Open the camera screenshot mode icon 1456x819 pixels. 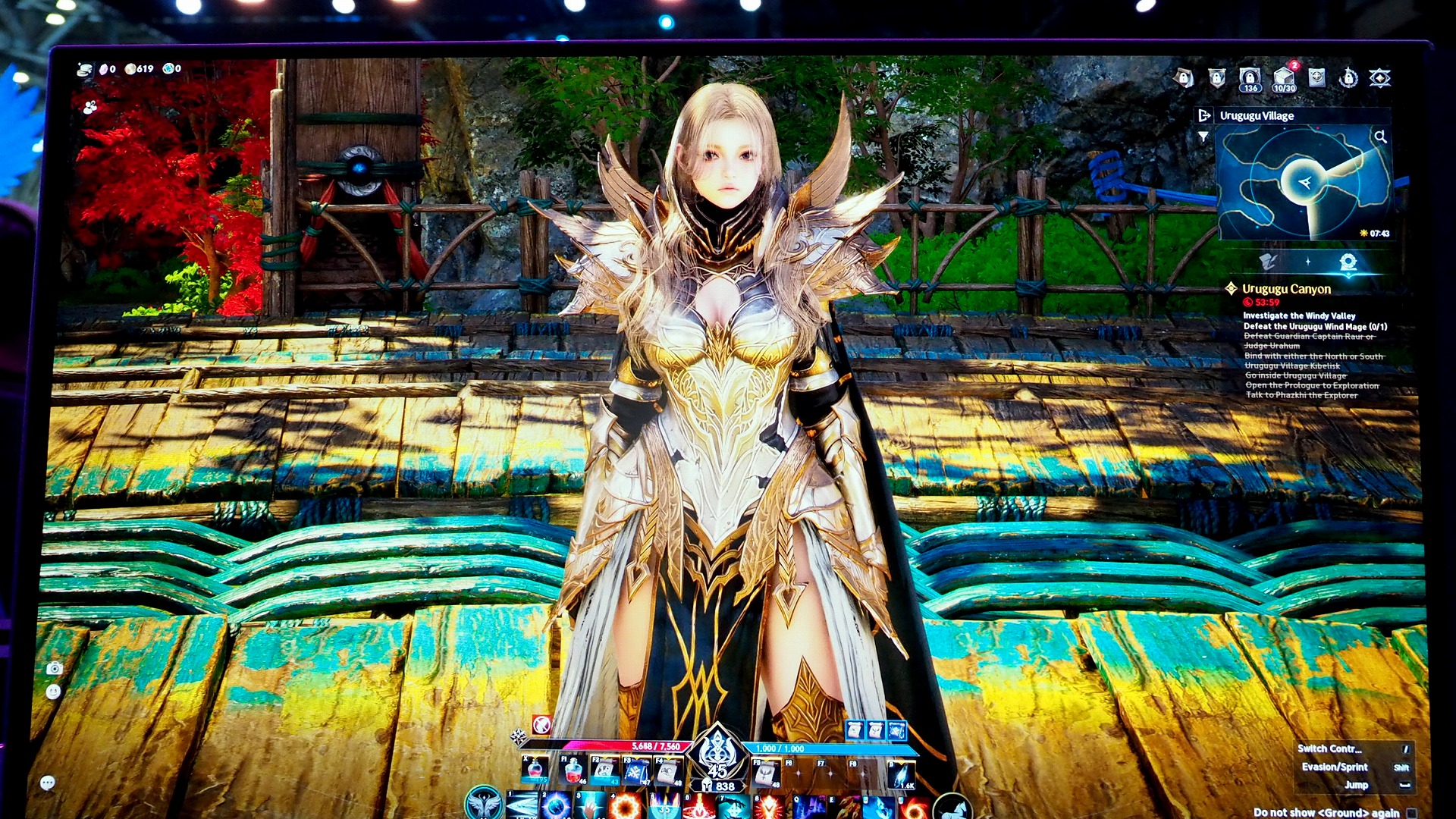54,668
